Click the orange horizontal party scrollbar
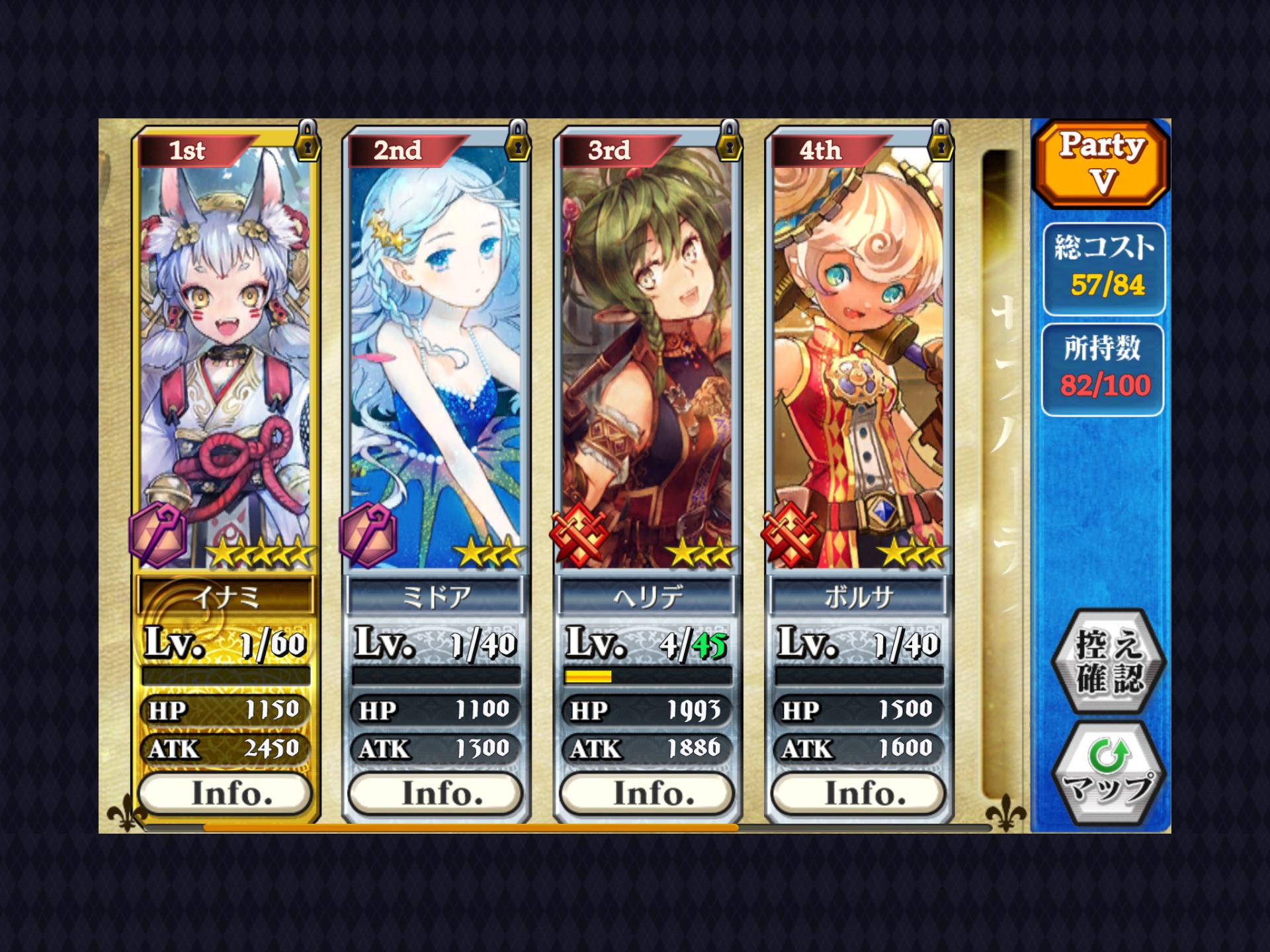 (470, 827)
